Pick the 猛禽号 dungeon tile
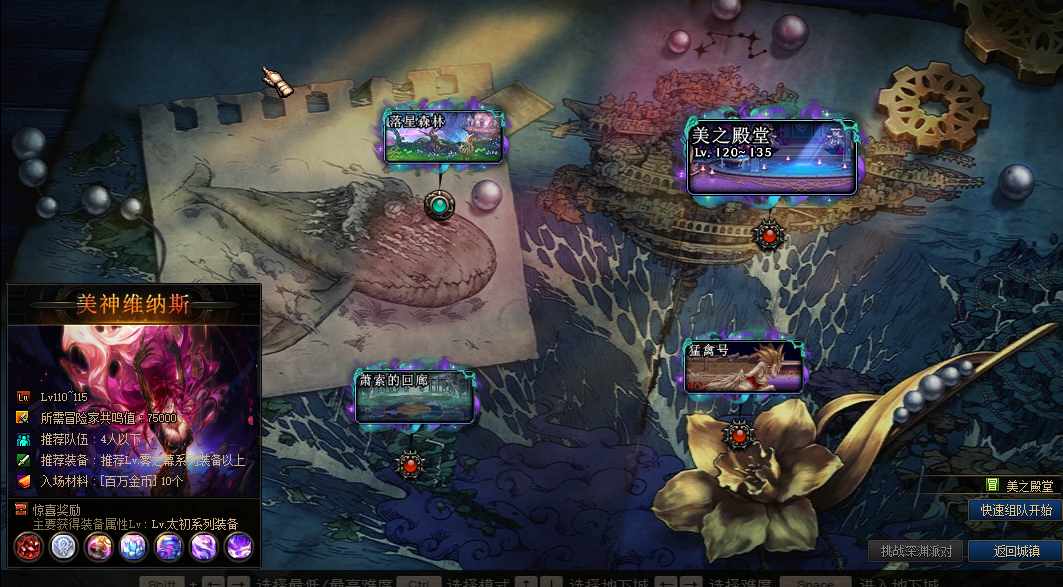 tap(743, 367)
